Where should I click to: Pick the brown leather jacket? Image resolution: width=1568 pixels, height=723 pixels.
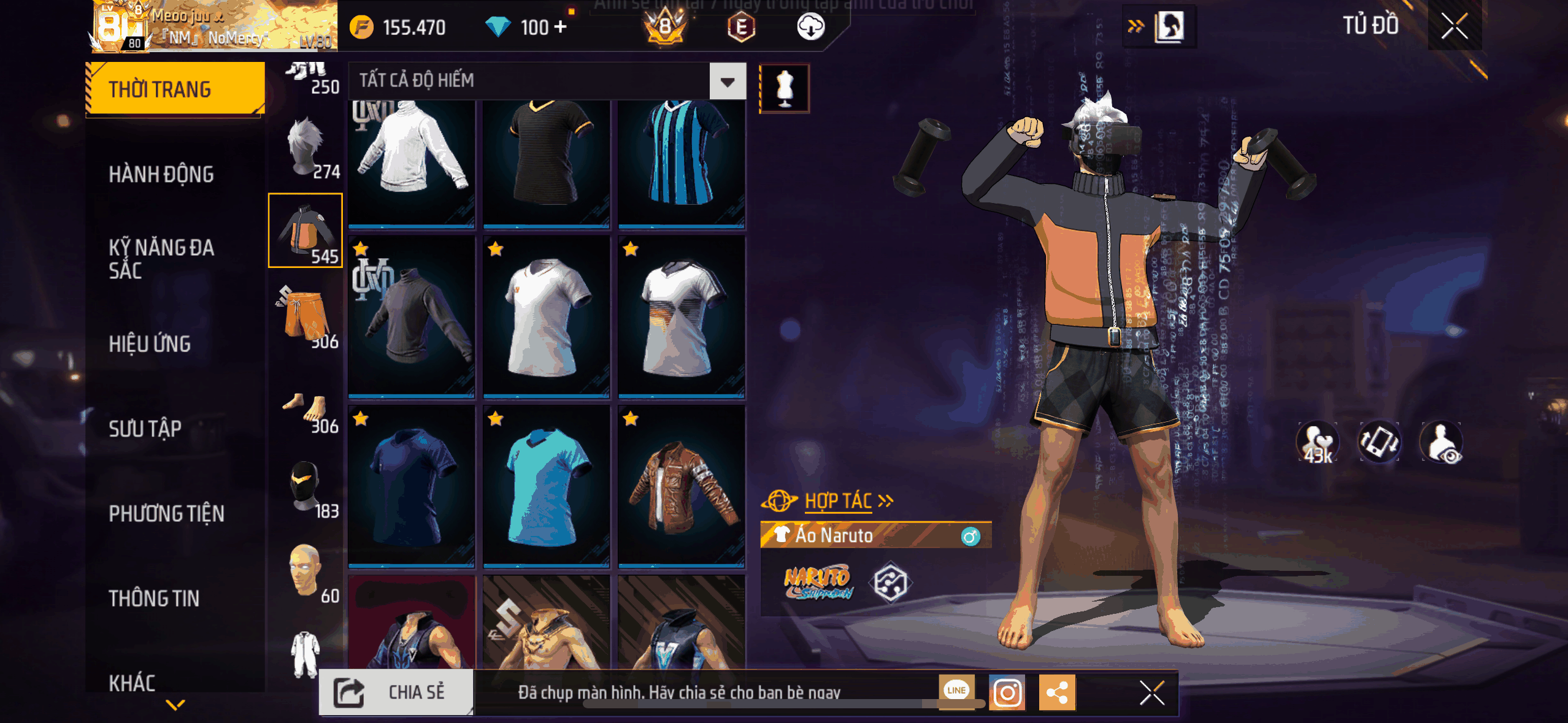681,484
